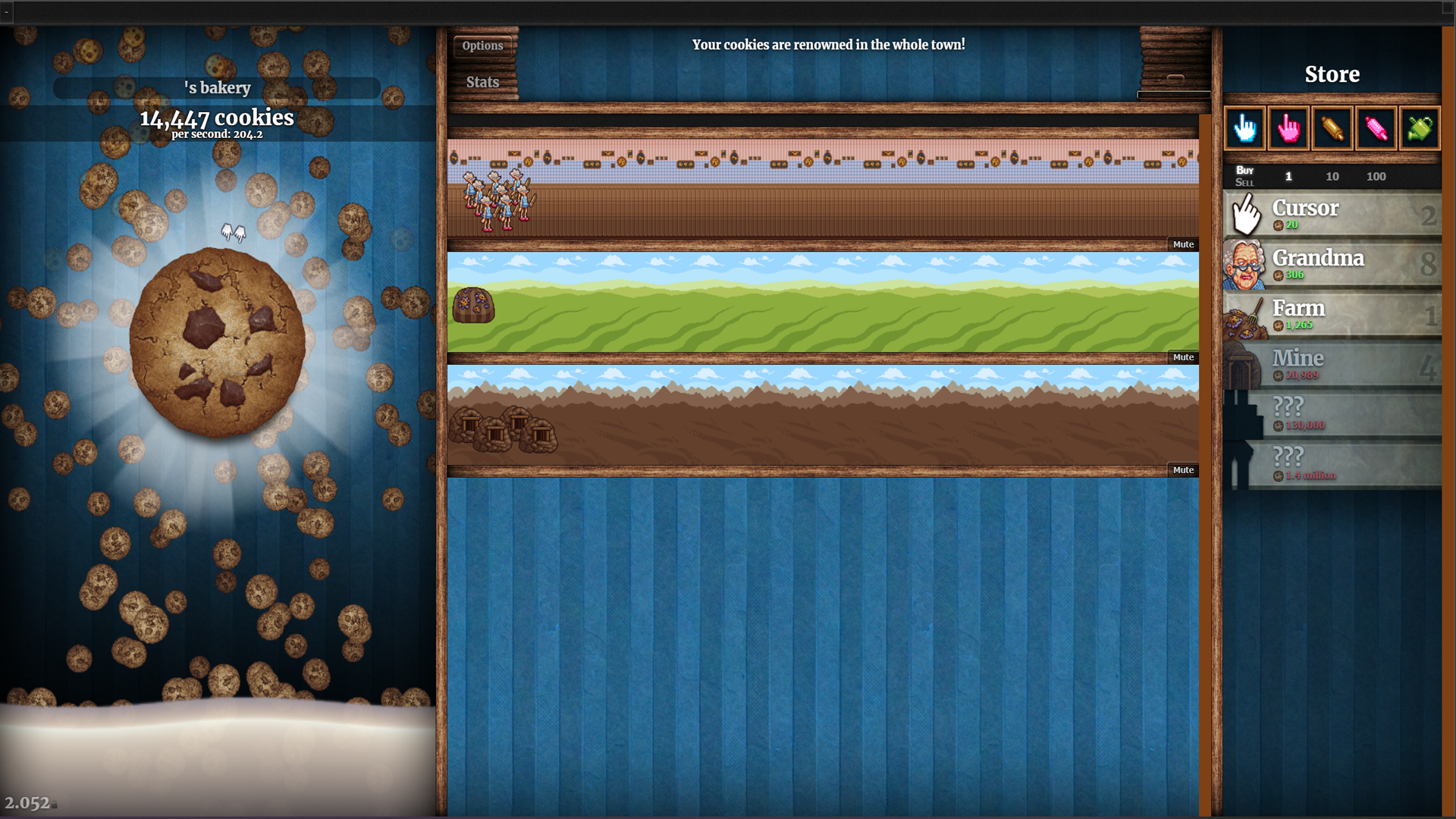
Task: Buy the blue plastic mouse cursor upgrade
Action: point(1245,128)
